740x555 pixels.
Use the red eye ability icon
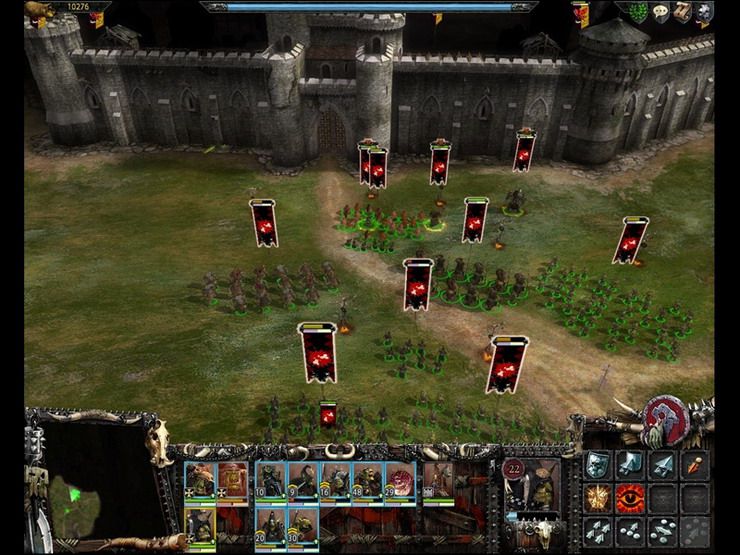pyautogui.click(x=630, y=497)
